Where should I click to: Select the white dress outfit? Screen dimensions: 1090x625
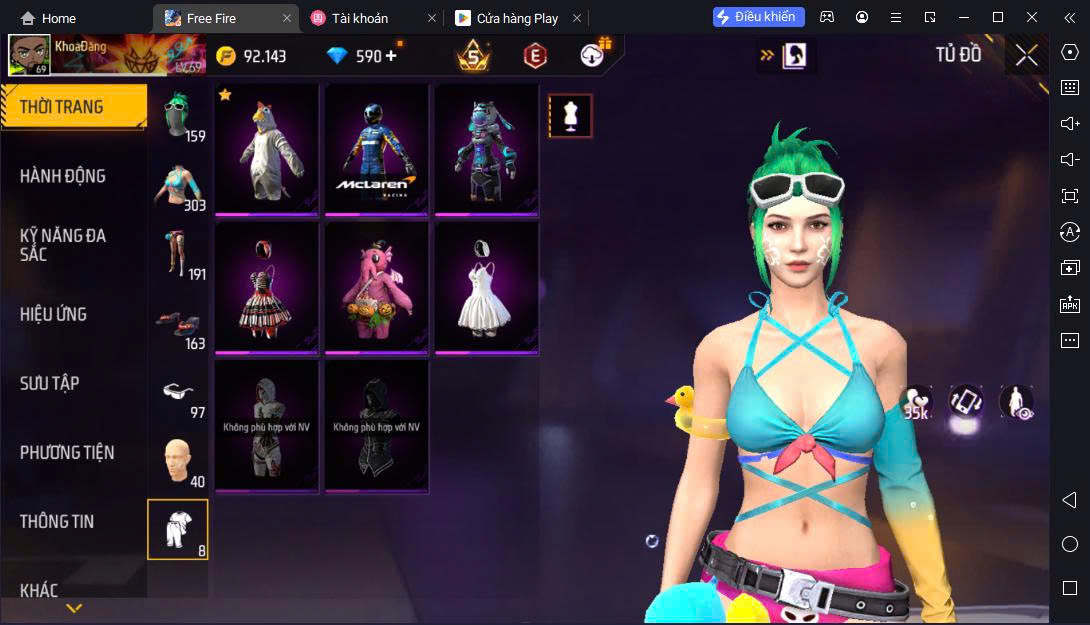pyautogui.click(x=487, y=287)
